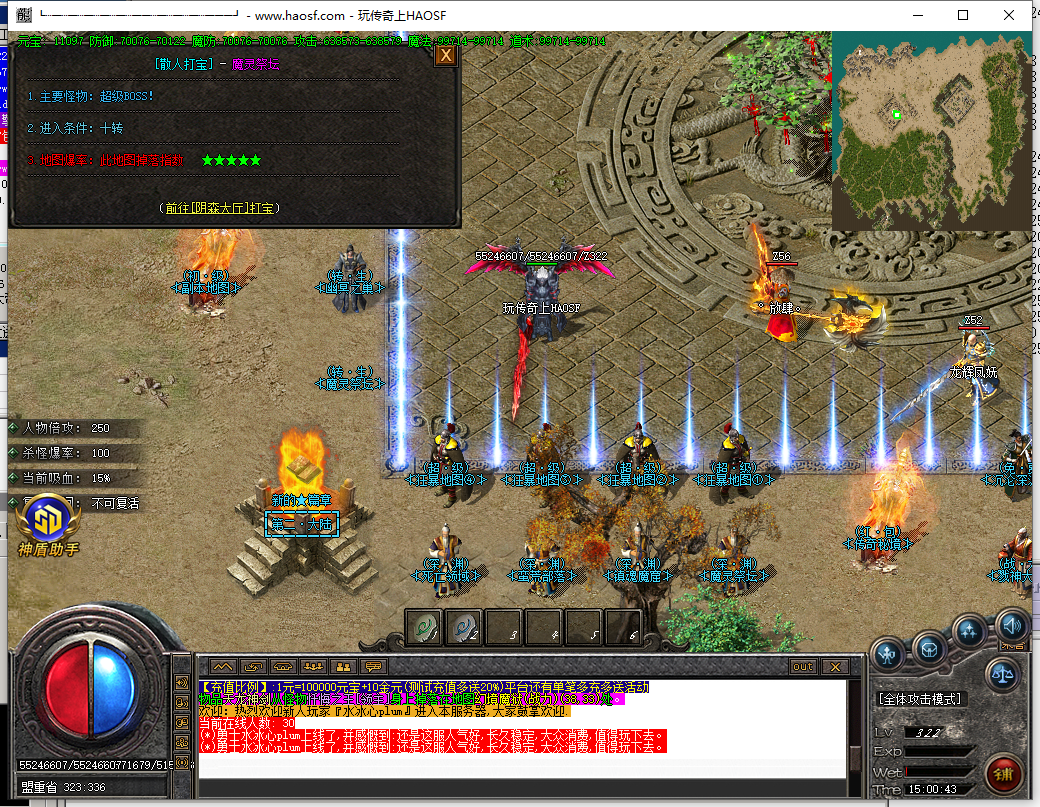
Task: Open the red 铺 shop button
Action: click(x=1004, y=773)
